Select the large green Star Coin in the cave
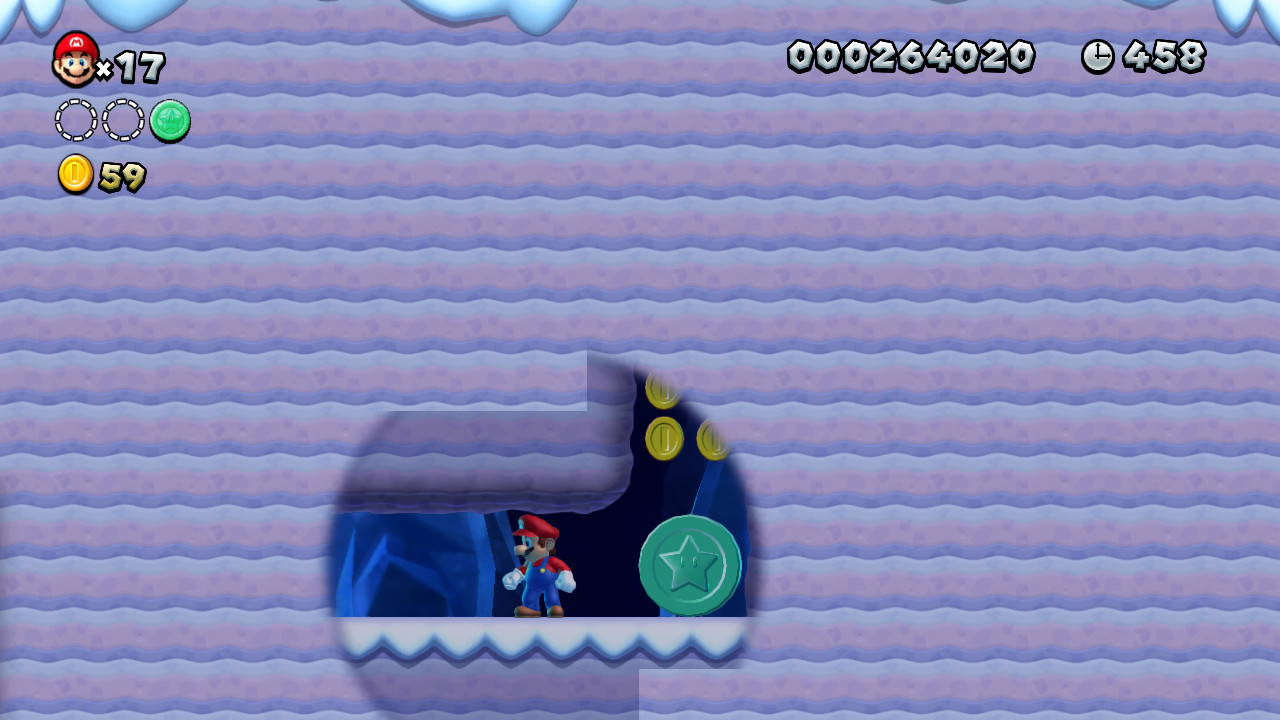 (688, 565)
